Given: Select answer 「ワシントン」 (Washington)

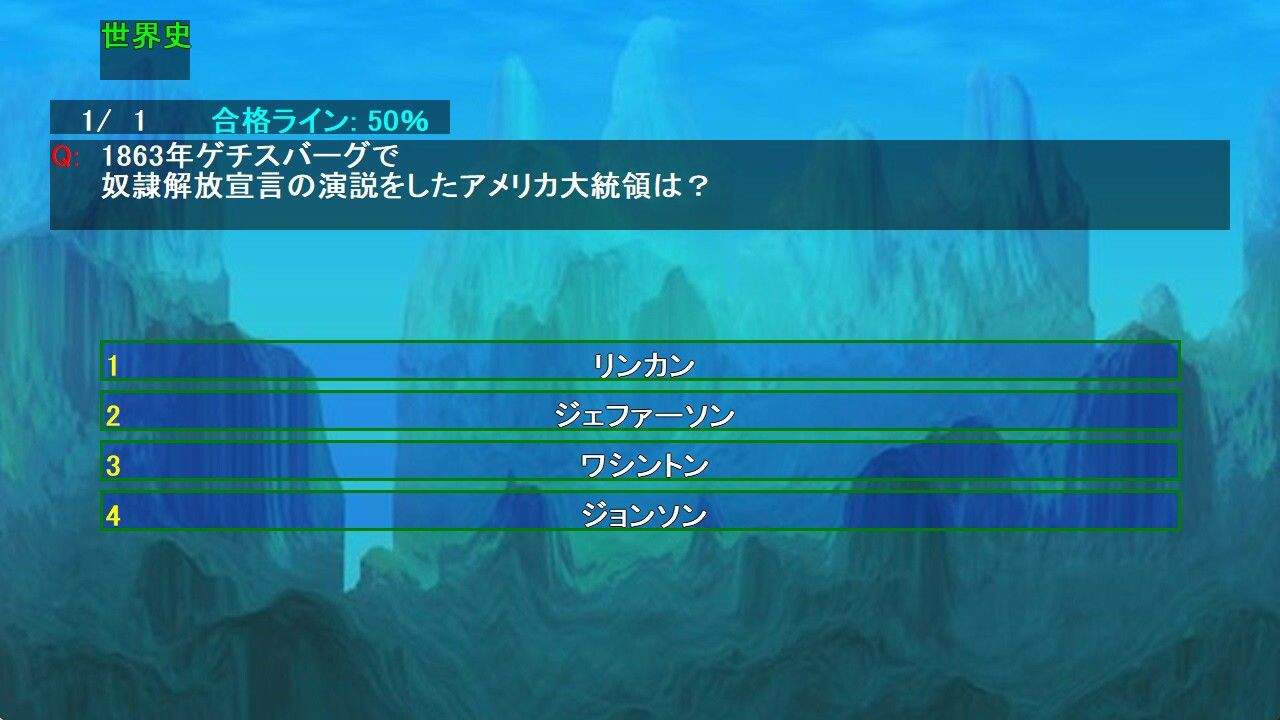Looking at the screenshot, I should [640, 464].
